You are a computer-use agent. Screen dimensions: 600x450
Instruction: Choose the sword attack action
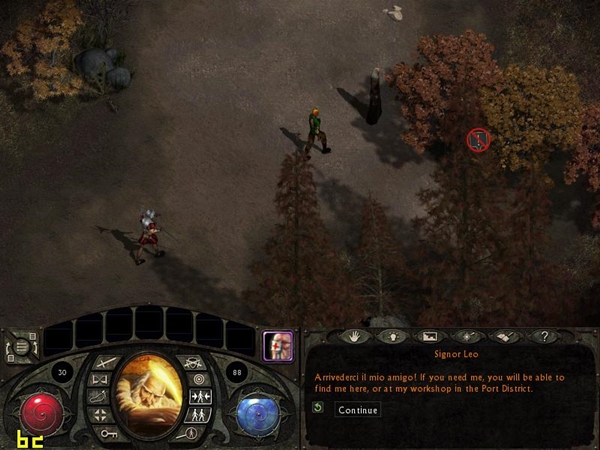point(106,362)
